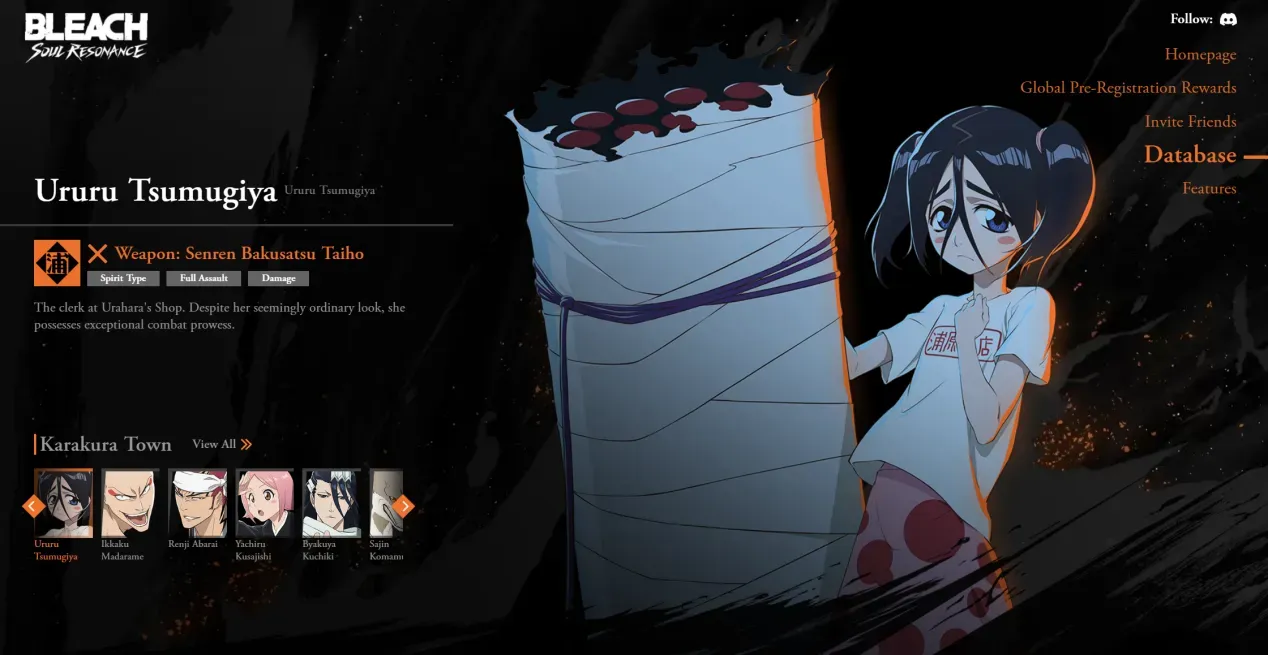1268x655 pixels.
Task: Select the Database menu entry
Action: coord(1190,155)
